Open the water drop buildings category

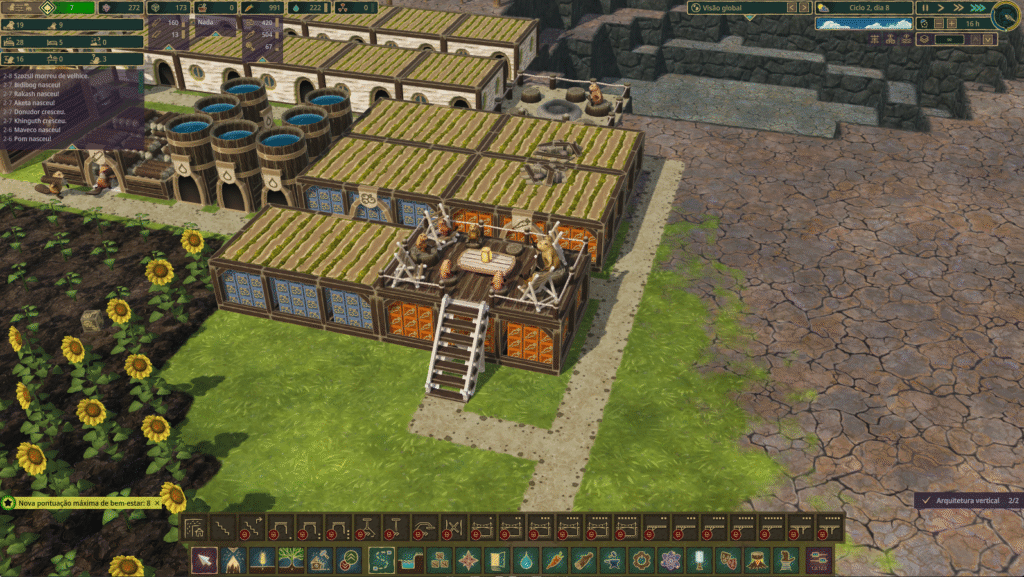pos(525,560)
